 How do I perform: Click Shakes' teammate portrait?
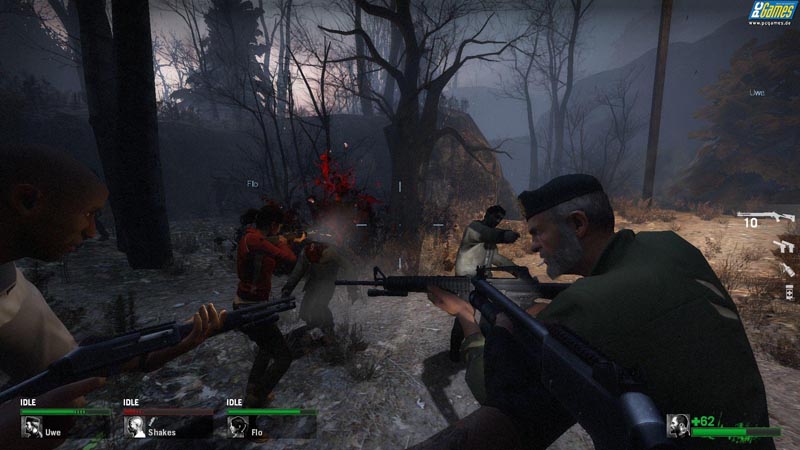(135, 427)
